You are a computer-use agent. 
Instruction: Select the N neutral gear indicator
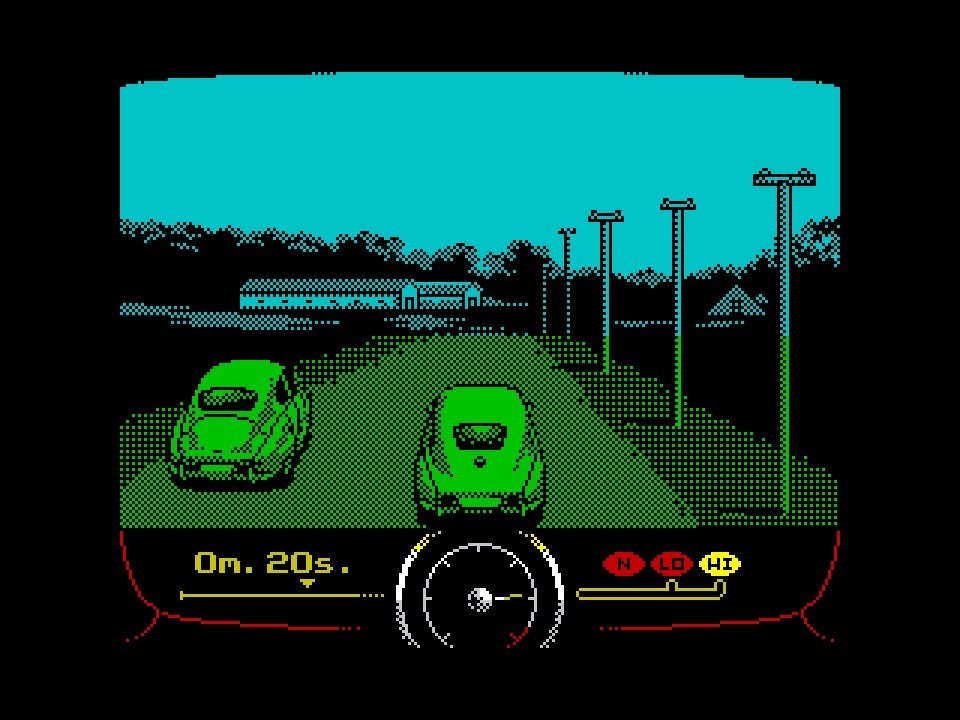pos(624,564)
